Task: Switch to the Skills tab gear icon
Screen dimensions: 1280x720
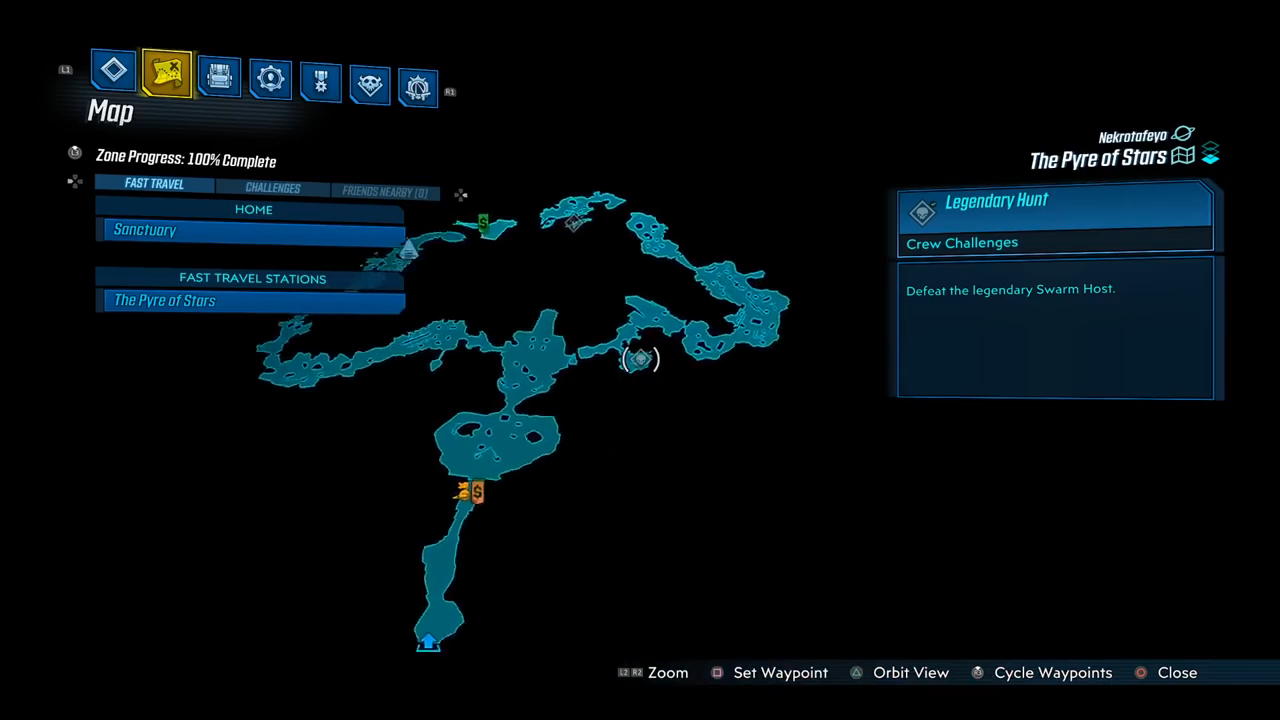Action: [x=270, y=79]
